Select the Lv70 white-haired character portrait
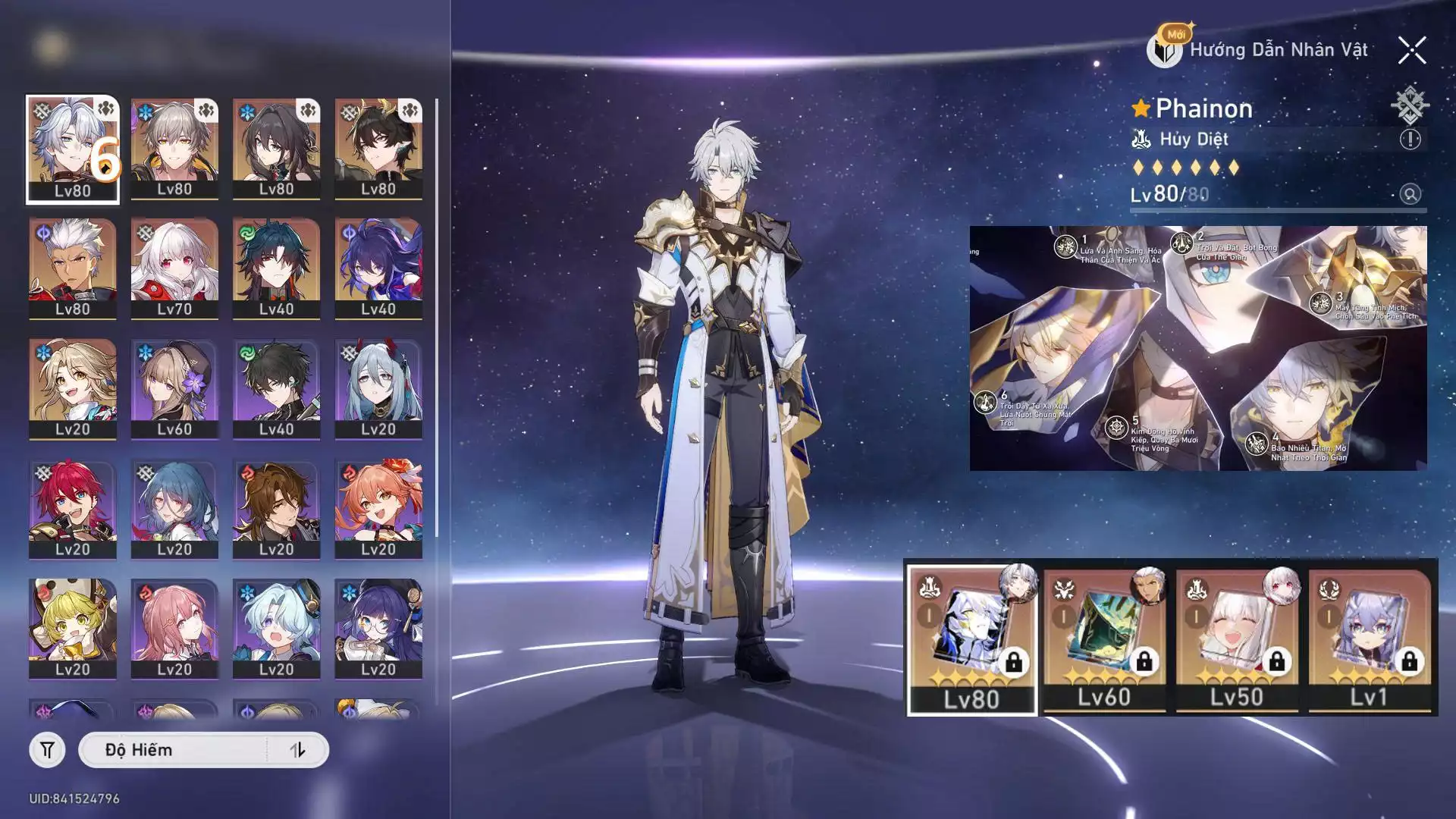This screenshot has height=819, width=1456. (174, 268)
